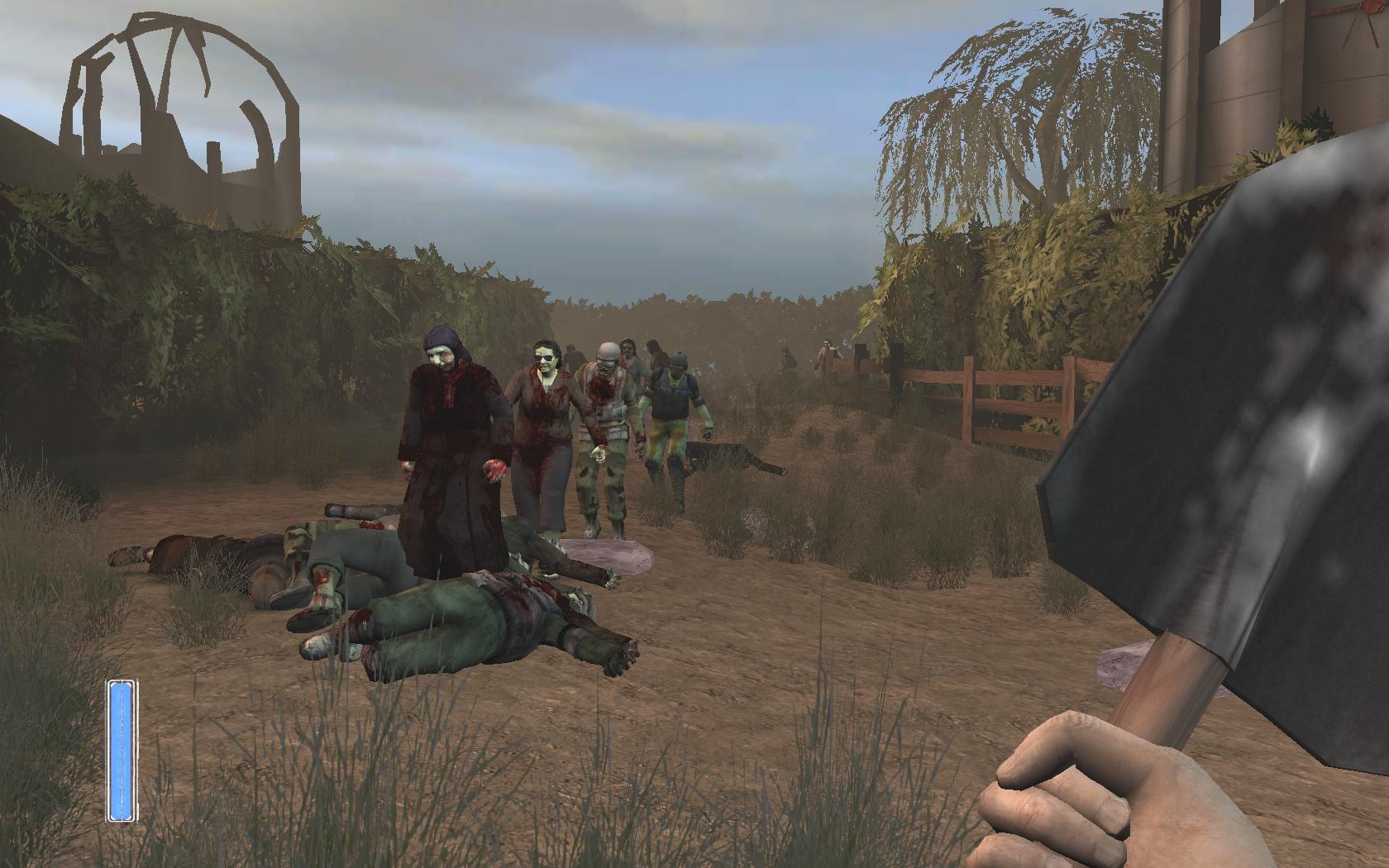The height and width of the screenshot is (868, 1389).
Task: Target the zombie wearing a blue vest
Action: (674, 405)
